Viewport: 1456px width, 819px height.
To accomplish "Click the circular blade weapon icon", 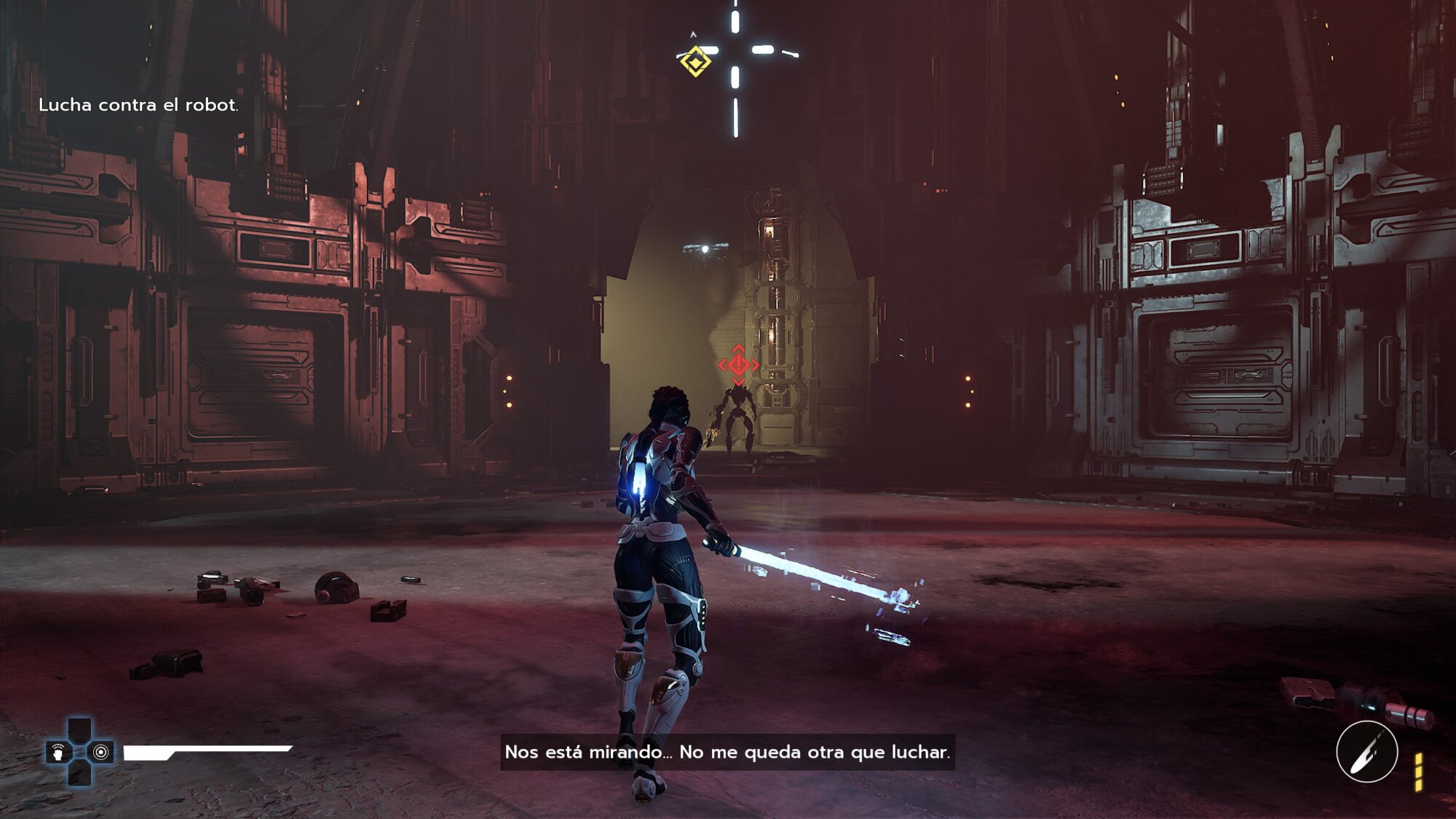I will pyautogui.click(x=1366, y=751).
